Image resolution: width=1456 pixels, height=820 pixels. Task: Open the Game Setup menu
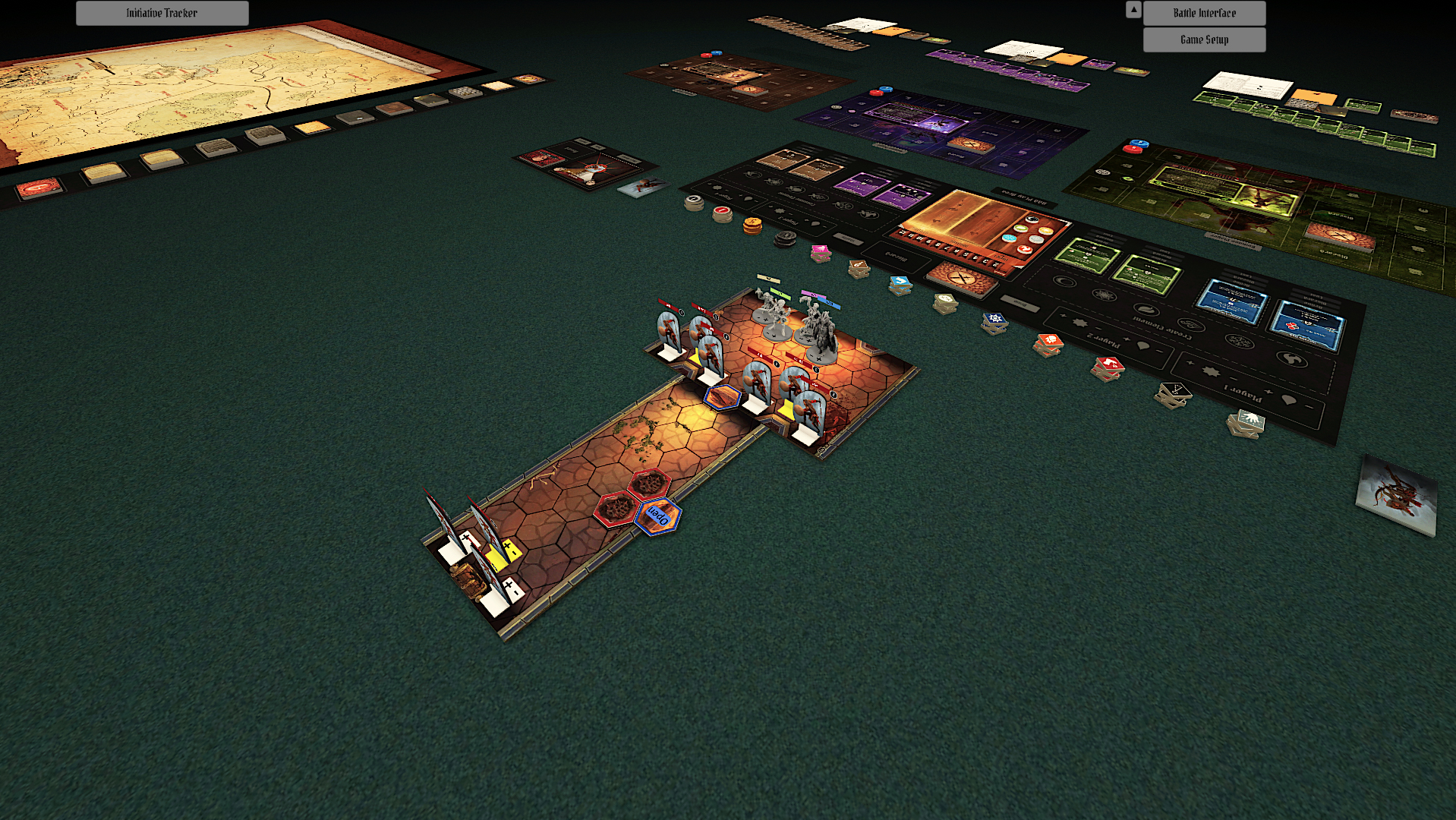[1203, 39]
